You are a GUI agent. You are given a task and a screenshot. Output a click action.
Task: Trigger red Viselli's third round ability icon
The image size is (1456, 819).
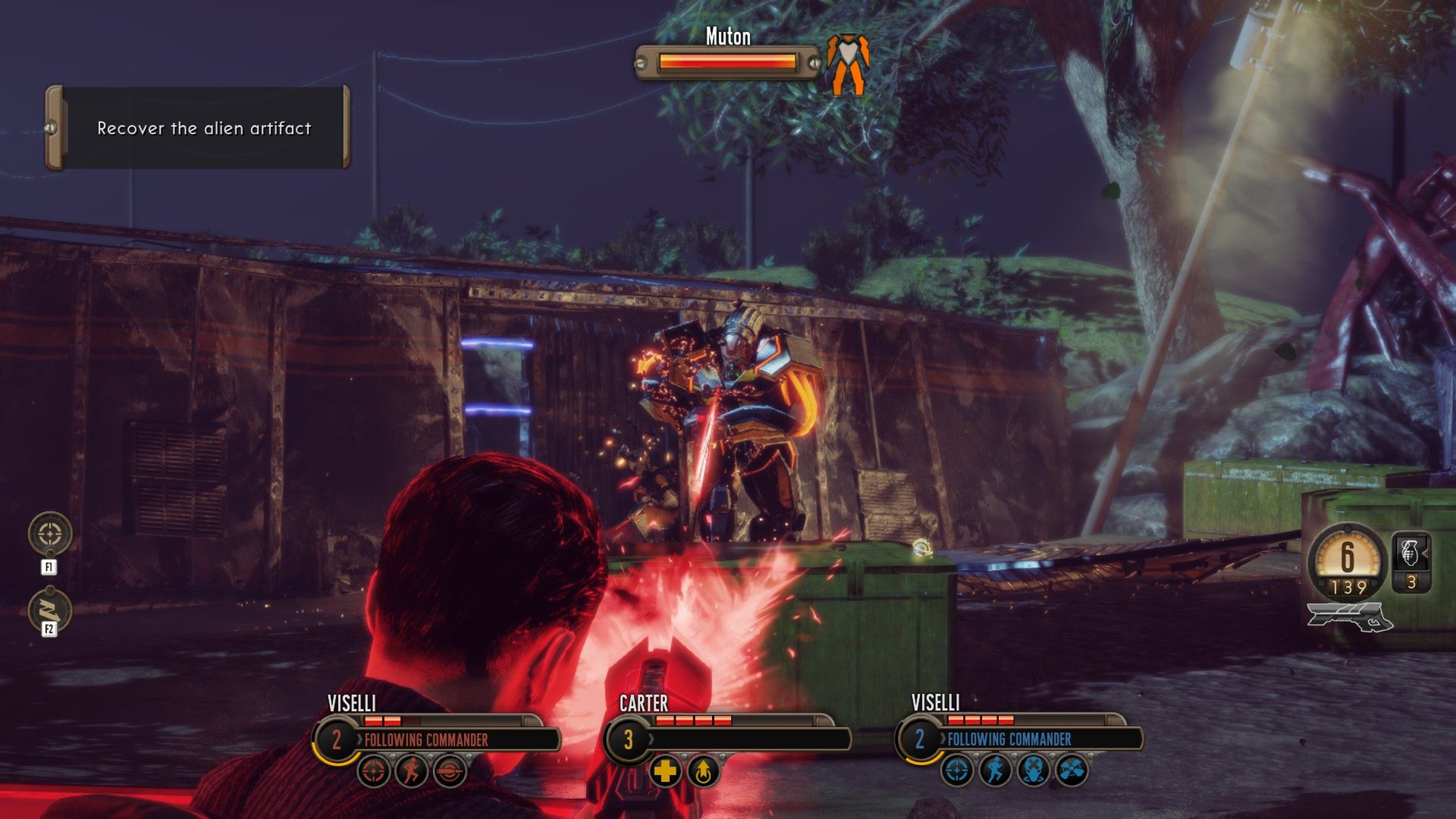click(450, 772)
